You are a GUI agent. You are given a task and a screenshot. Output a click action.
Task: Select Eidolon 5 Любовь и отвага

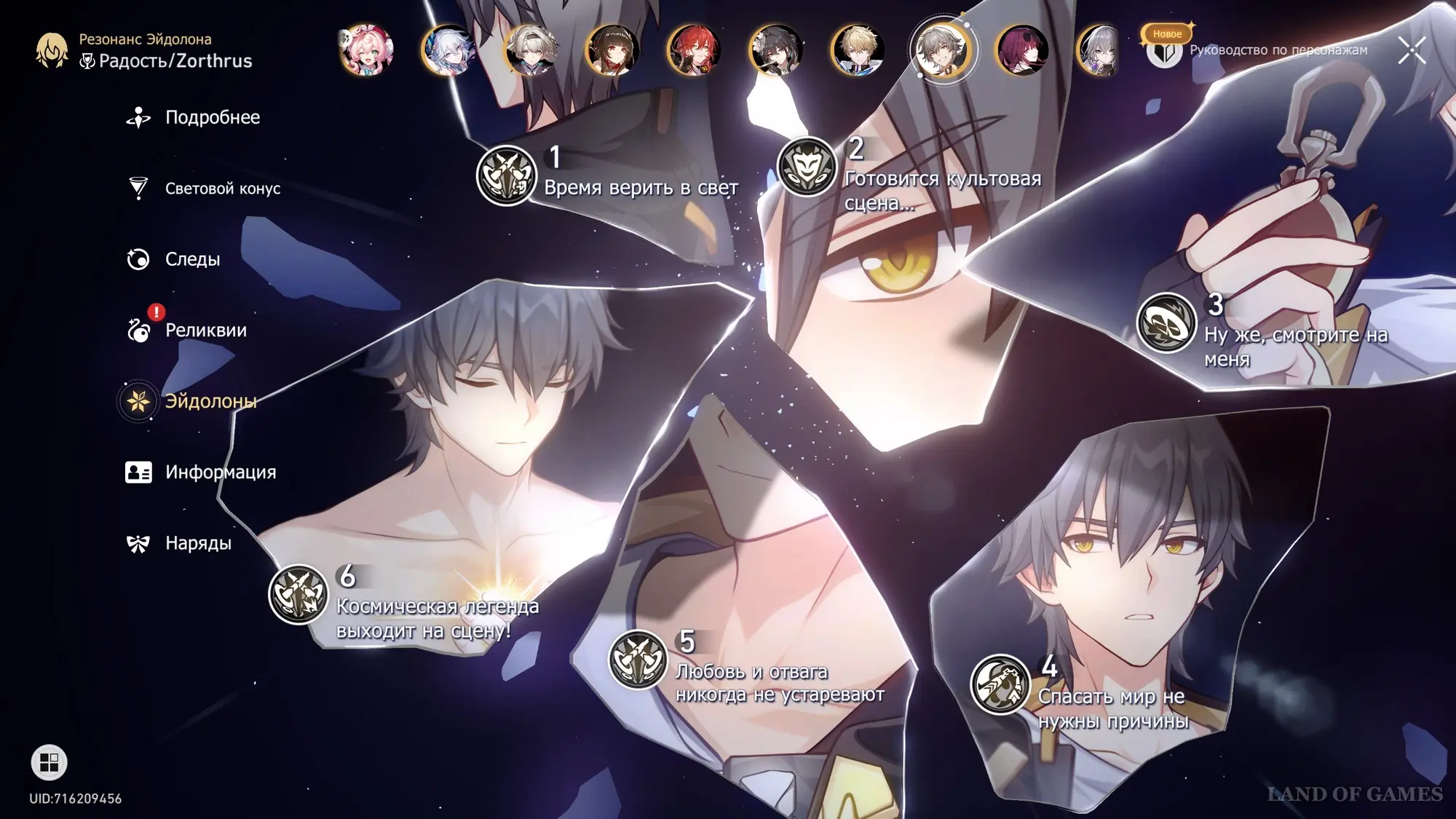pos(638,660)
